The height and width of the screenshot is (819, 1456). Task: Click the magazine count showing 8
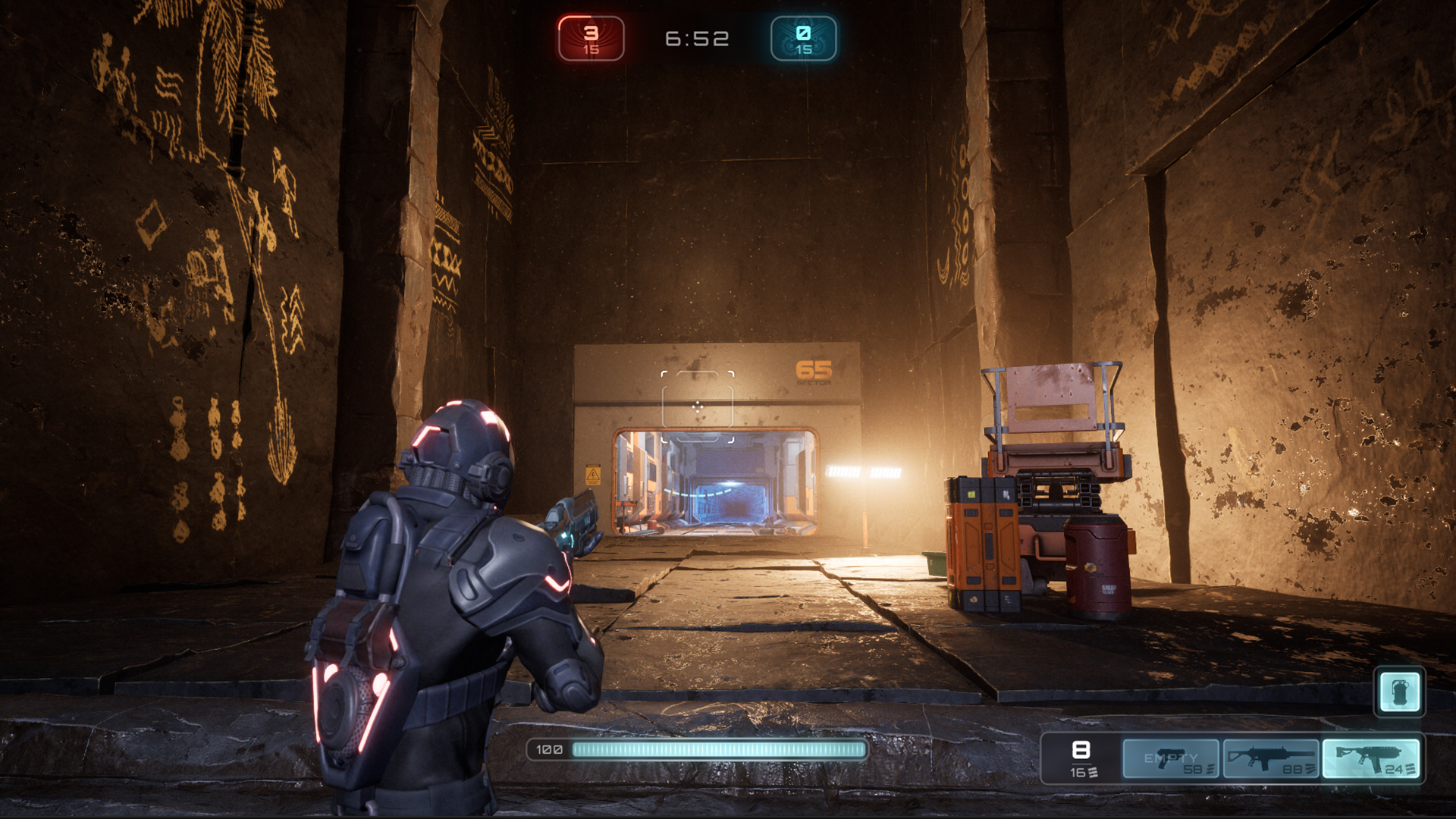(x=1080, y=749)
